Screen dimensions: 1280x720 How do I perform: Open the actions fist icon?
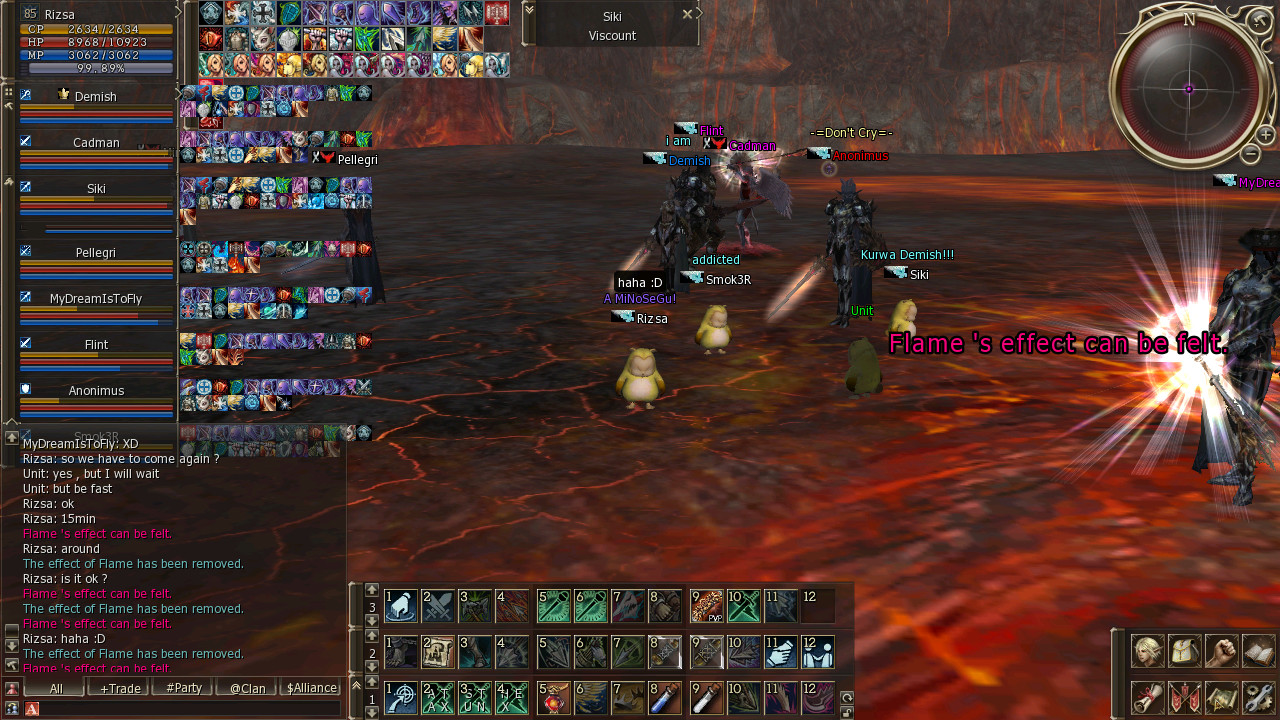tap(1222, 651)
